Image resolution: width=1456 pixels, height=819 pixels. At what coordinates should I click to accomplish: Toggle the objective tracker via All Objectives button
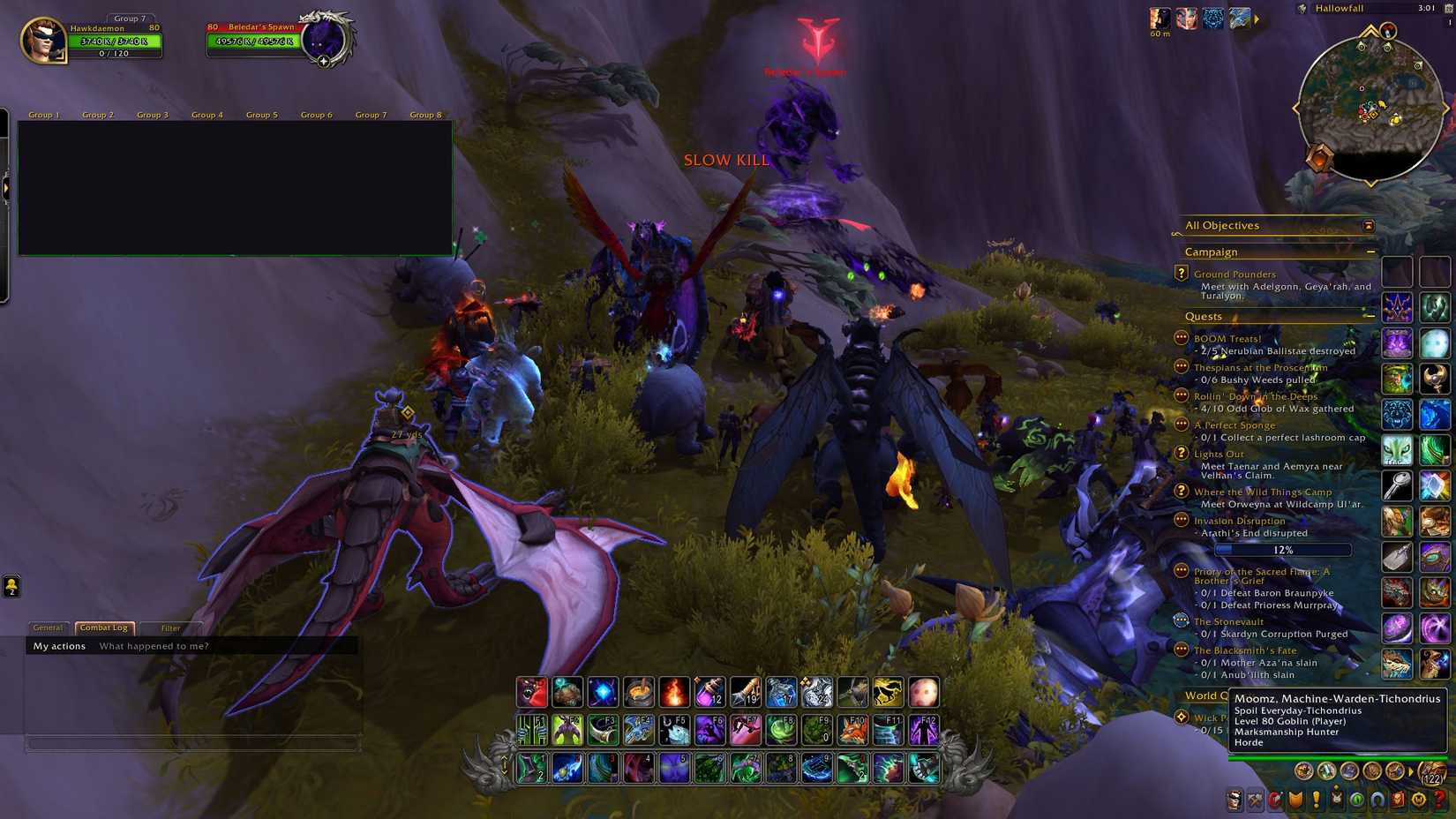coord(1223,225)
